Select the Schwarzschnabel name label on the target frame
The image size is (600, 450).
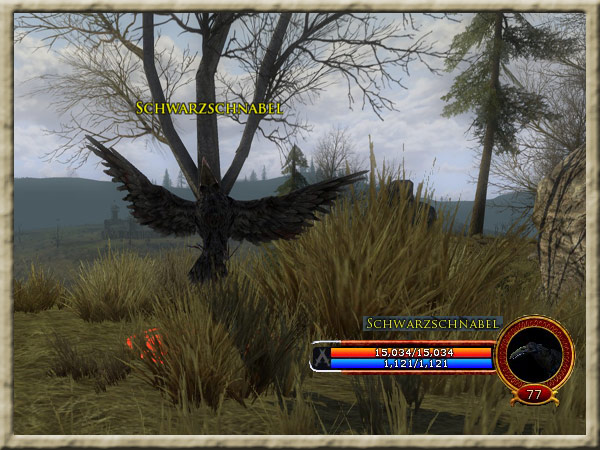pos(432,324)
